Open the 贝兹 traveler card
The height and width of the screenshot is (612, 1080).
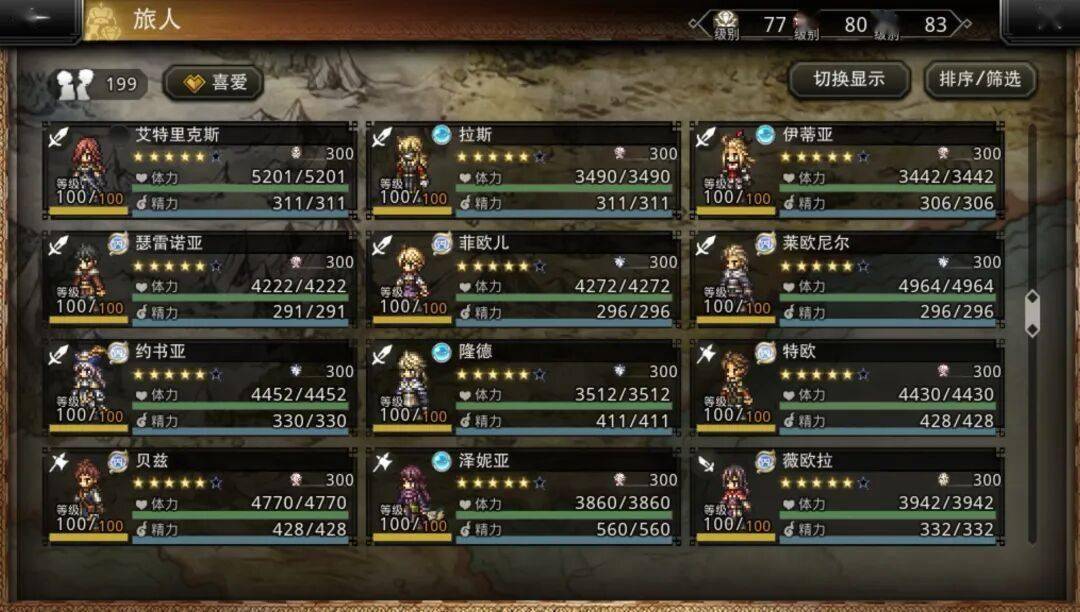200,496
